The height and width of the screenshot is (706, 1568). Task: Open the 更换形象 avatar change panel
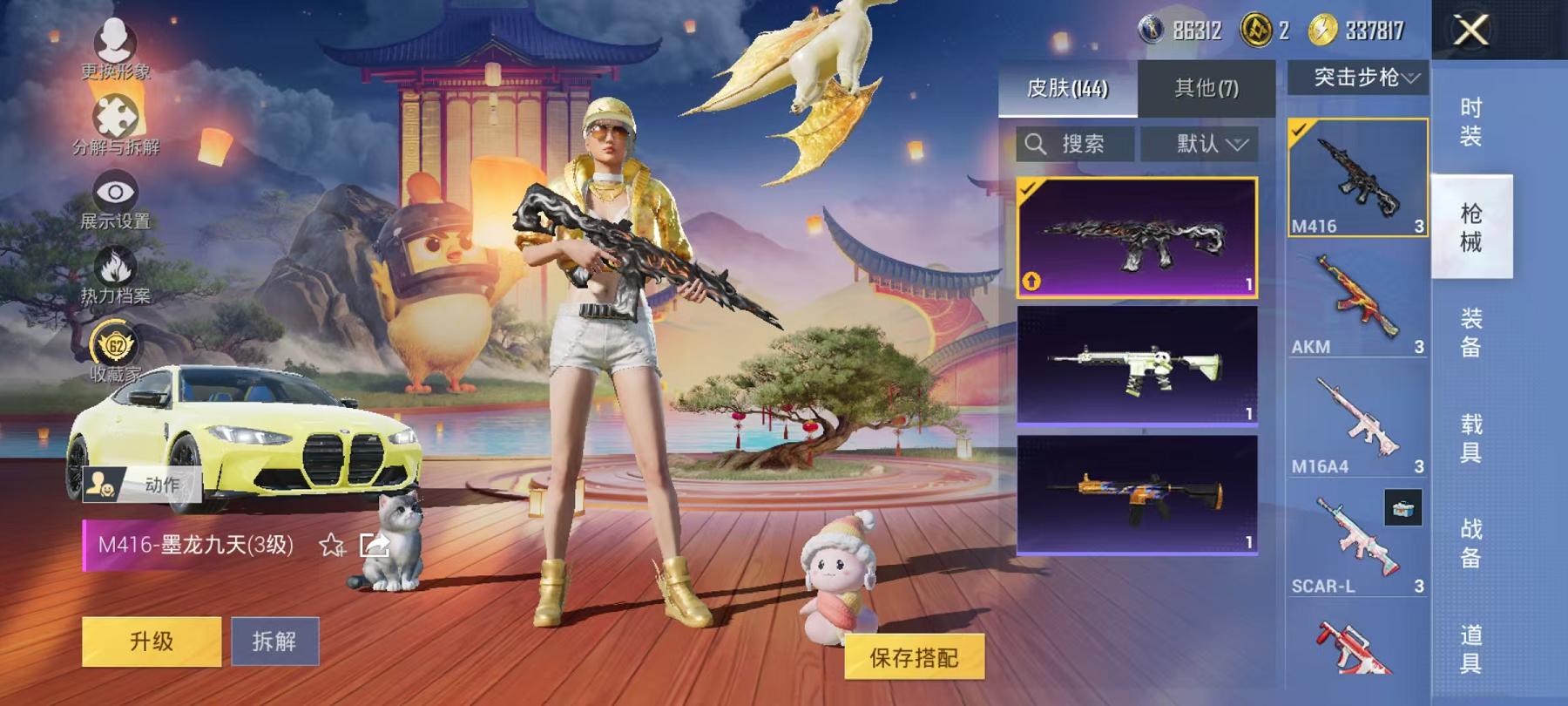point(114,39)
